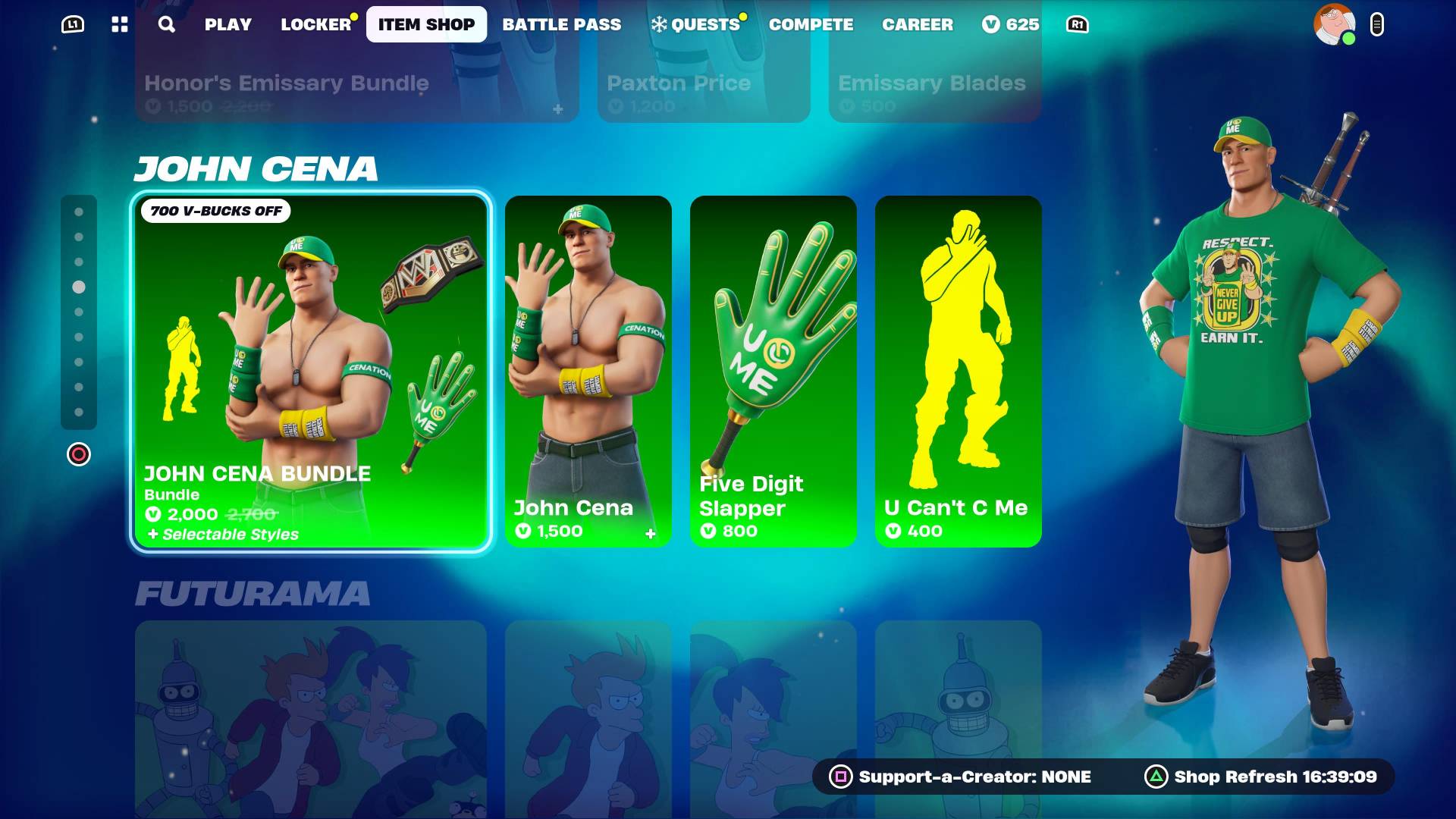The height and width of the screenshot is (819, 1456).
Task: Click the L1 shoulder button icon
Action: (73, 23)
